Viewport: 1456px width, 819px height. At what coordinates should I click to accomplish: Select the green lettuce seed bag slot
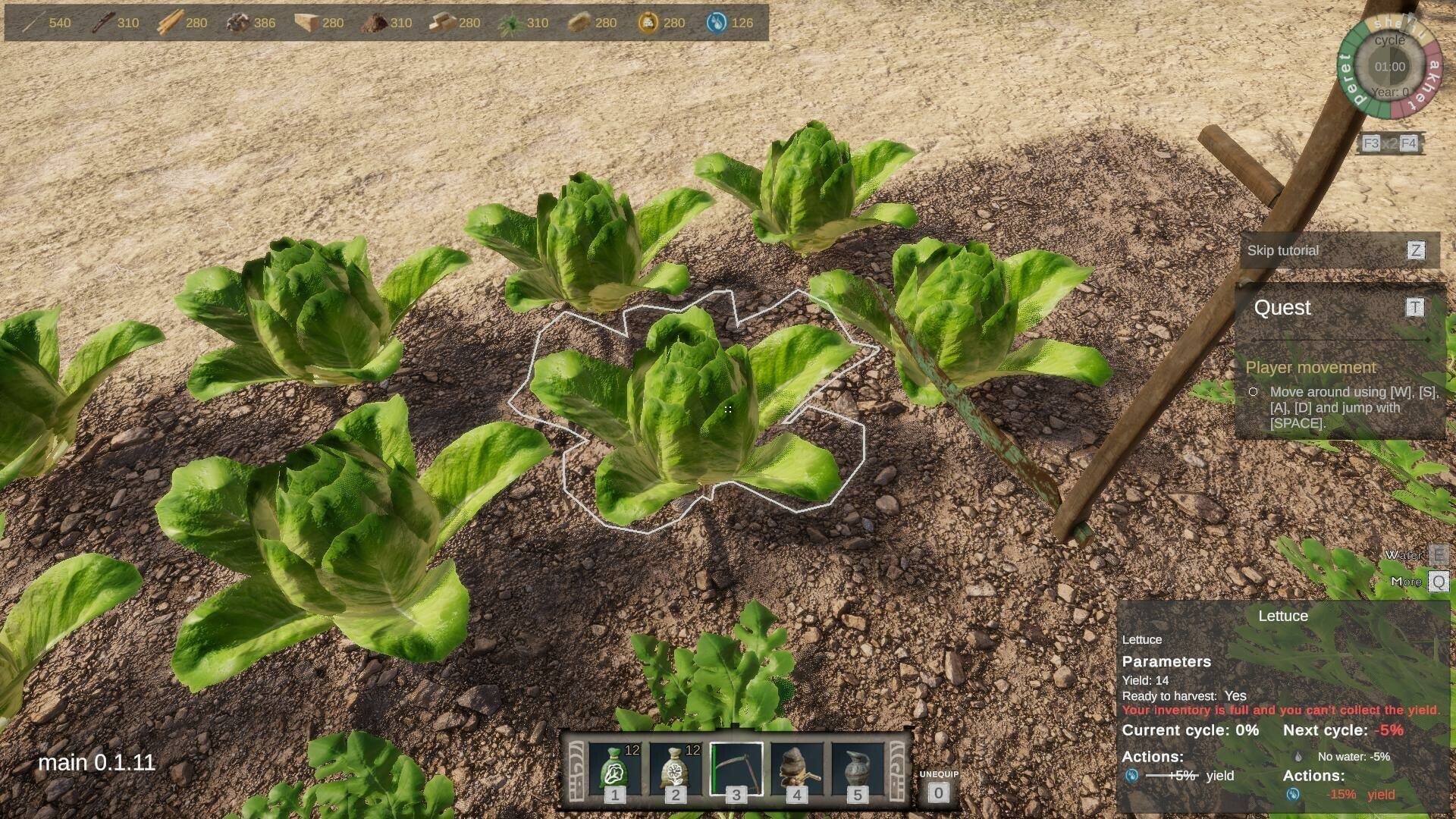[x=614, y=770]
